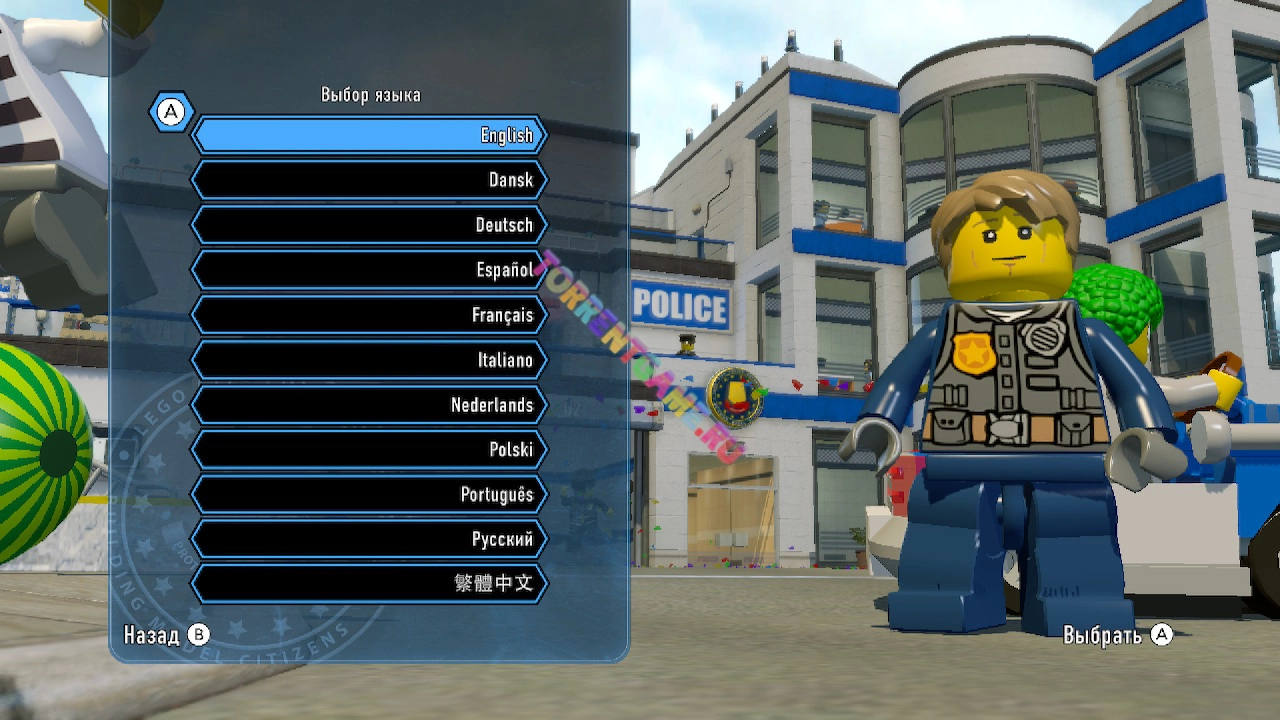Go back with the Назад button

pos(167,635)
